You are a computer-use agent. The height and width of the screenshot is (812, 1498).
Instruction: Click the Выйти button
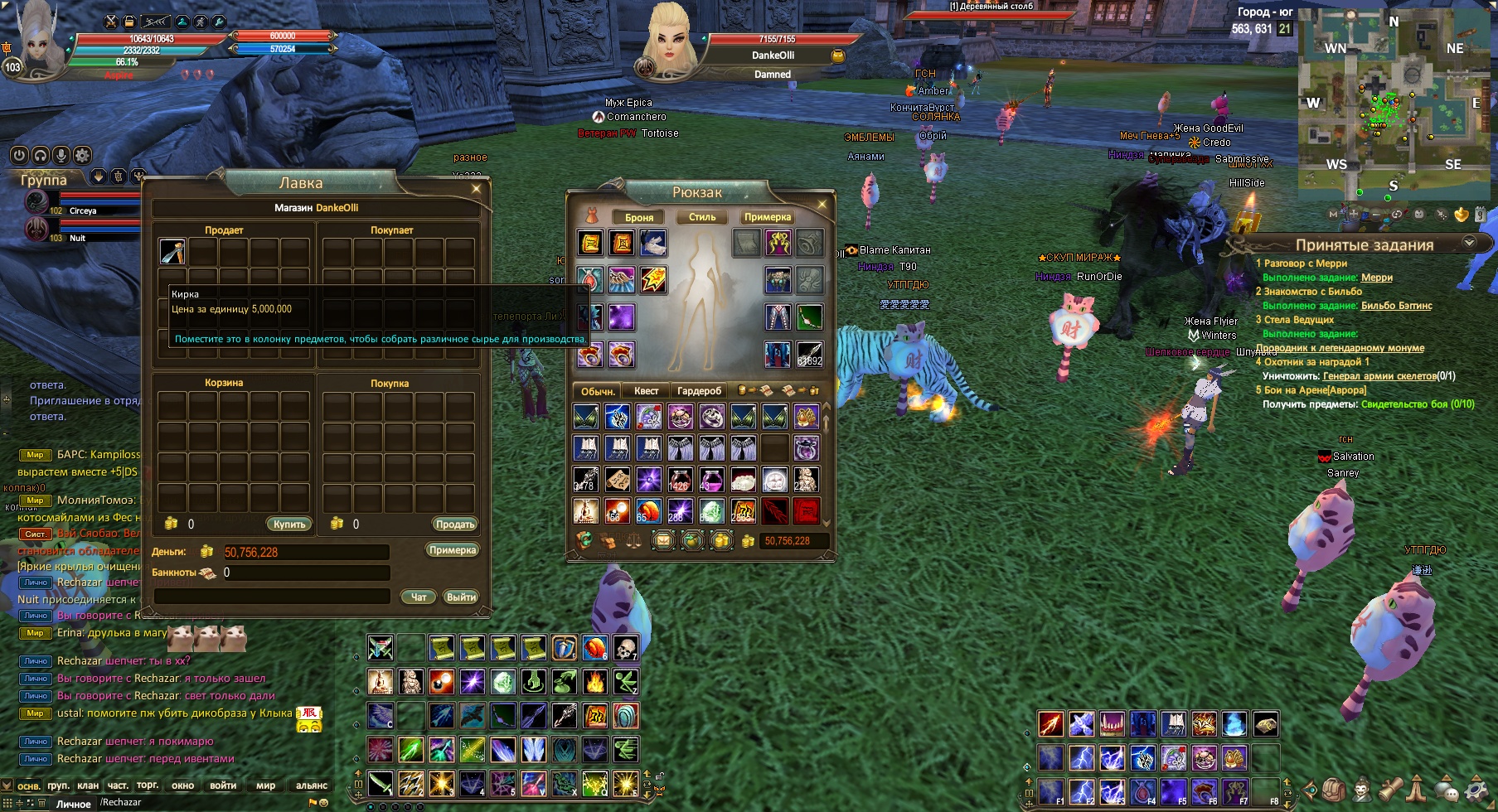461,597
